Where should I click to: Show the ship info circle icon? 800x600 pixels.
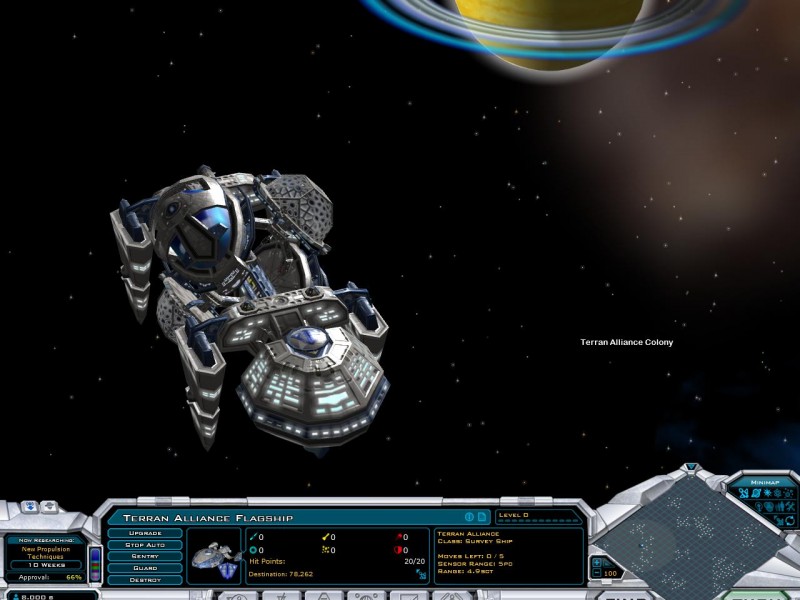[x=468, y=517]
